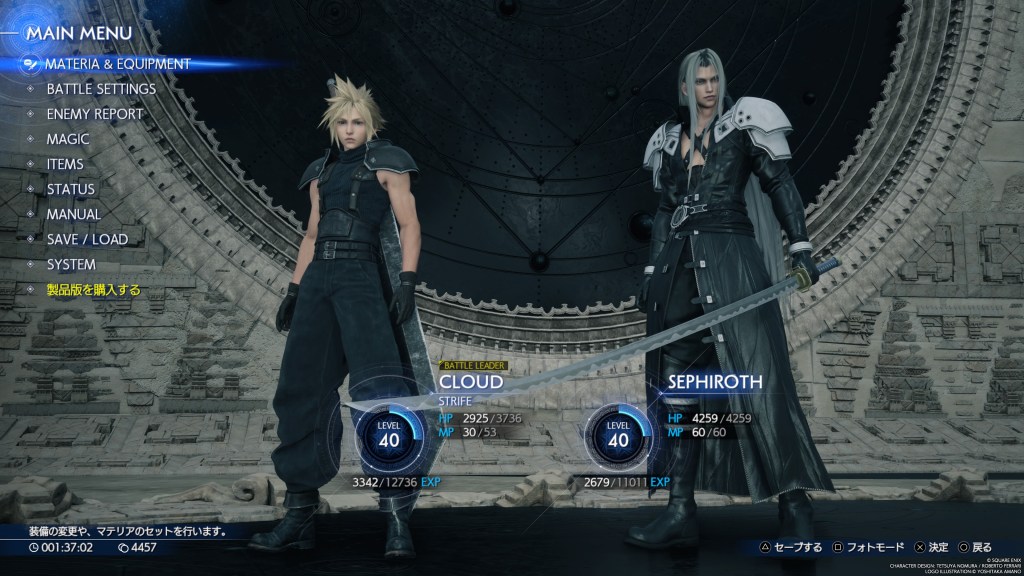Select Battle Settings entry
Image resolution: width=1024 pixels, height=576 pixels.
pos(101,89)
